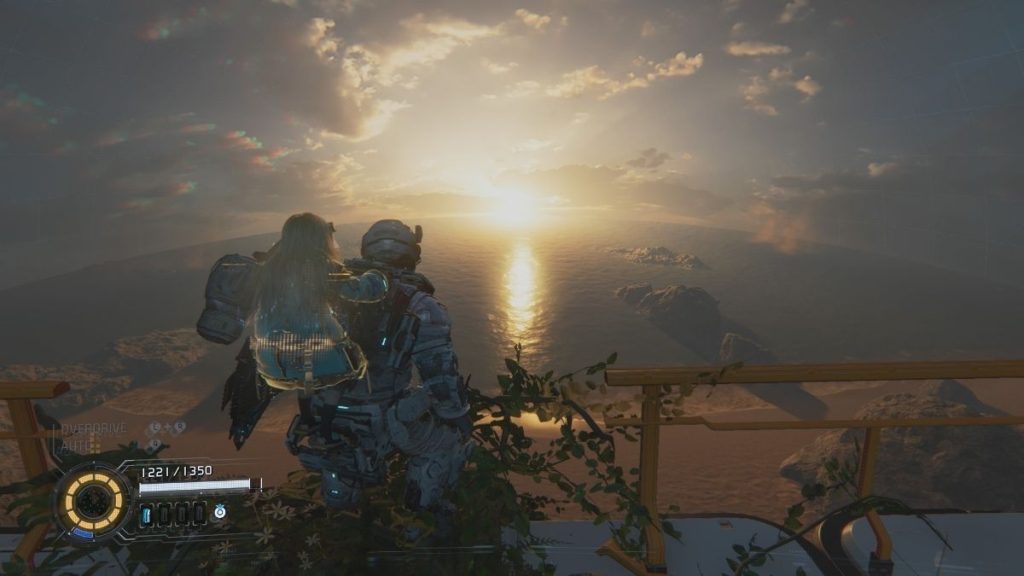Click the blue ring medal icon
Image resolution: width=1024 pixels, height=576 pixels.
pyautogui.click(x=220, y=512)
